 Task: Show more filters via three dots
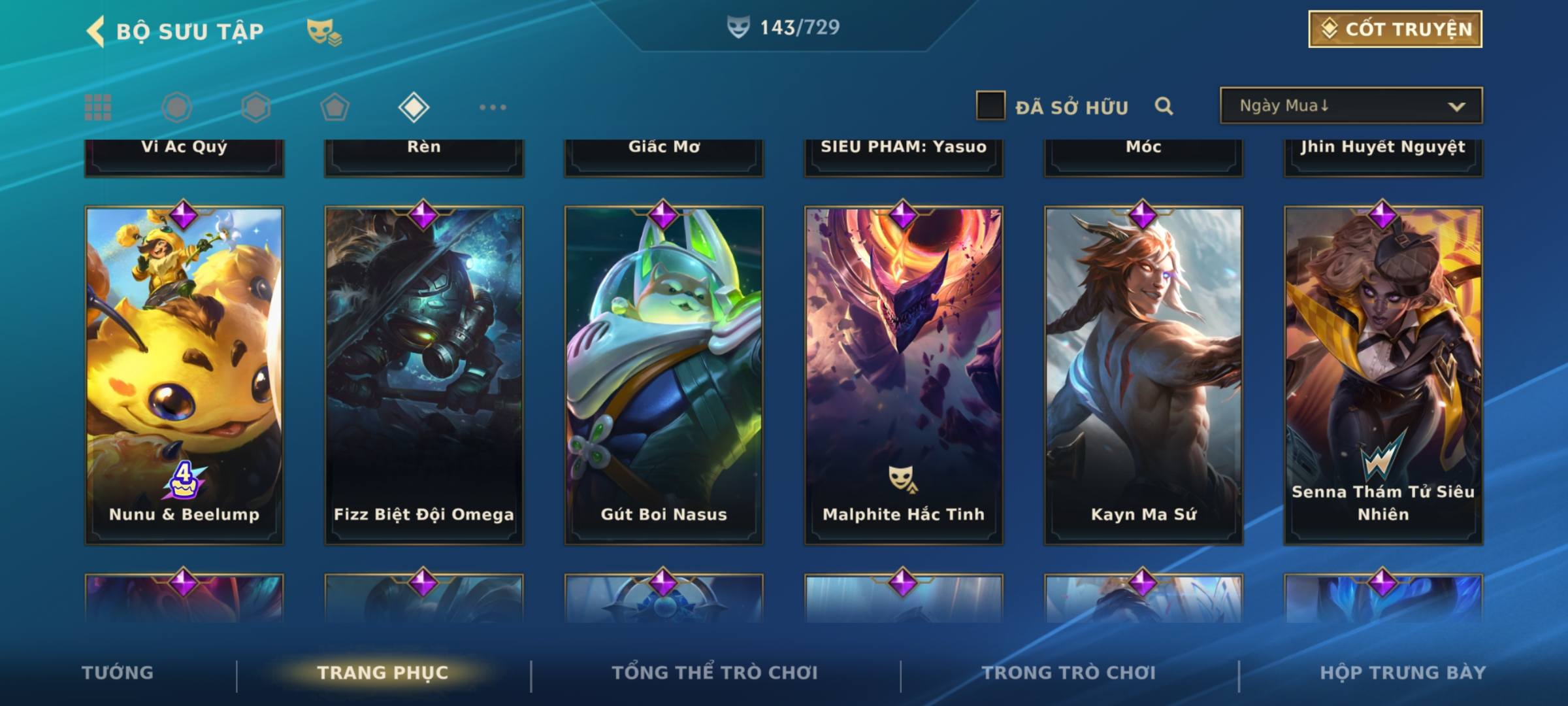pyautogui.click(x=493, y=107)
